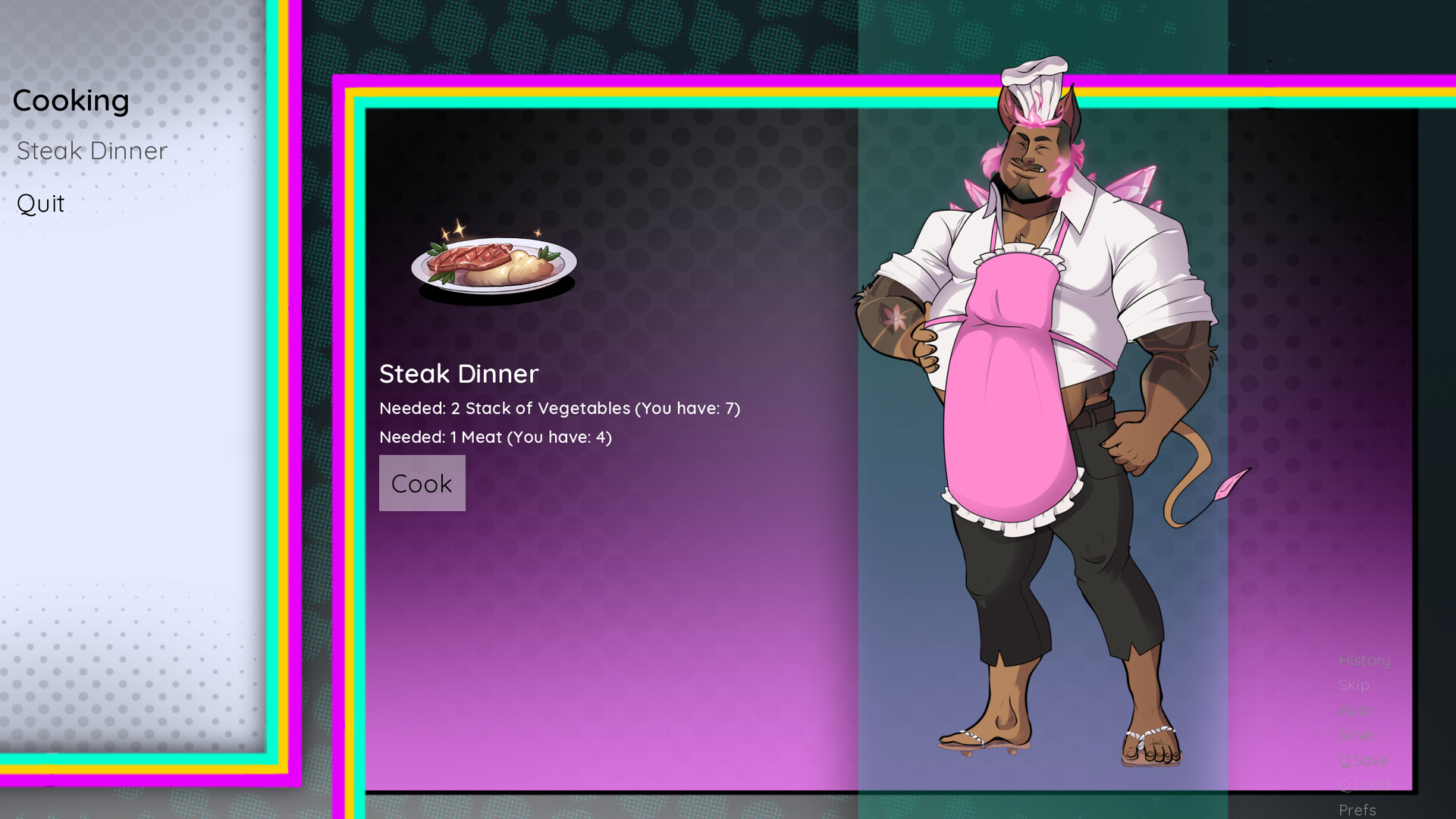Screen dimensions: 1456x819
Task: Select Steak Dinner in the cooking sidebar
Action: tap(91, 150)
